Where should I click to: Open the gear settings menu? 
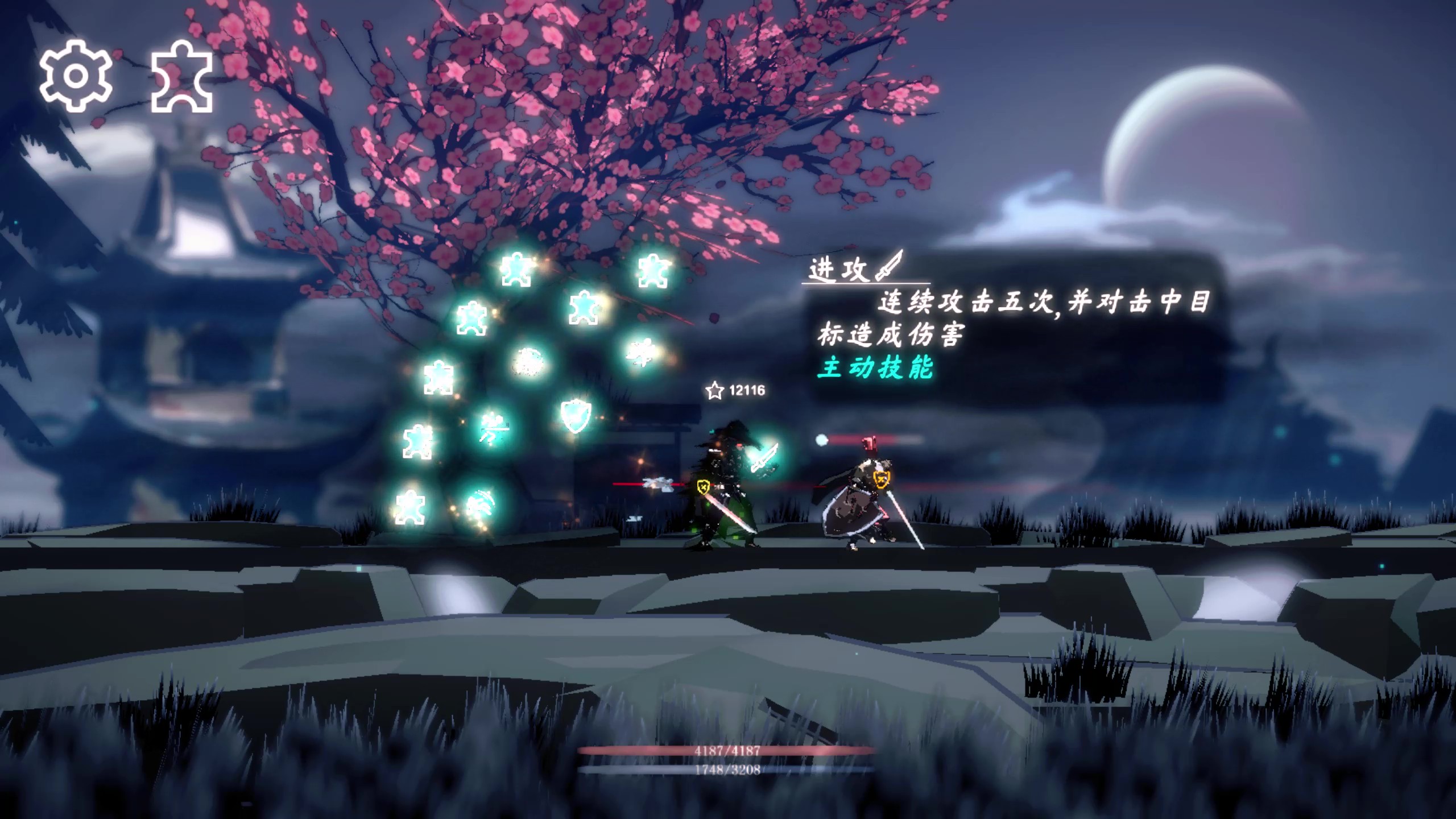click(x=75, y=76)
